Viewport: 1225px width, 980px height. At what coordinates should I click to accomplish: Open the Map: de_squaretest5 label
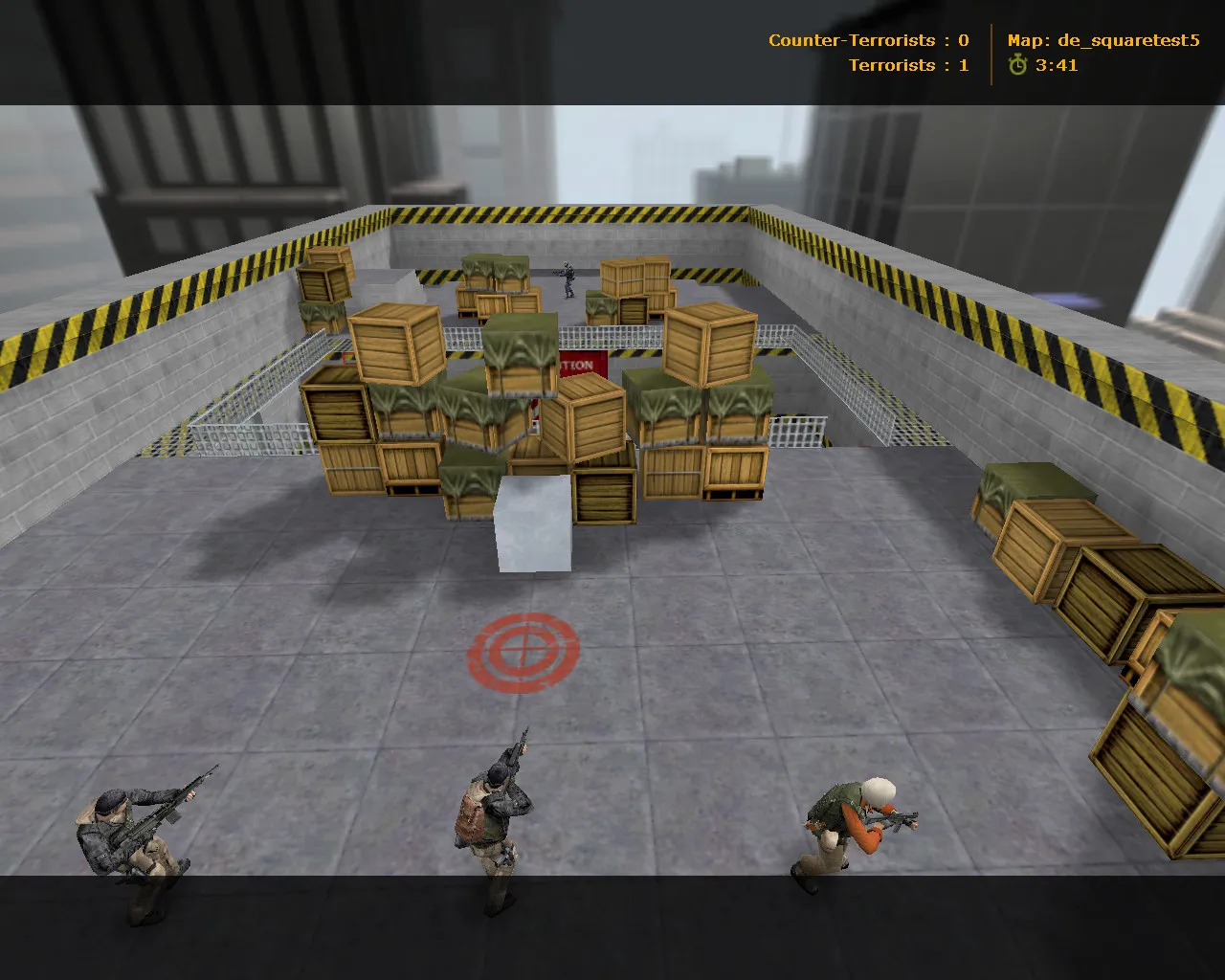pos(1105,40)
